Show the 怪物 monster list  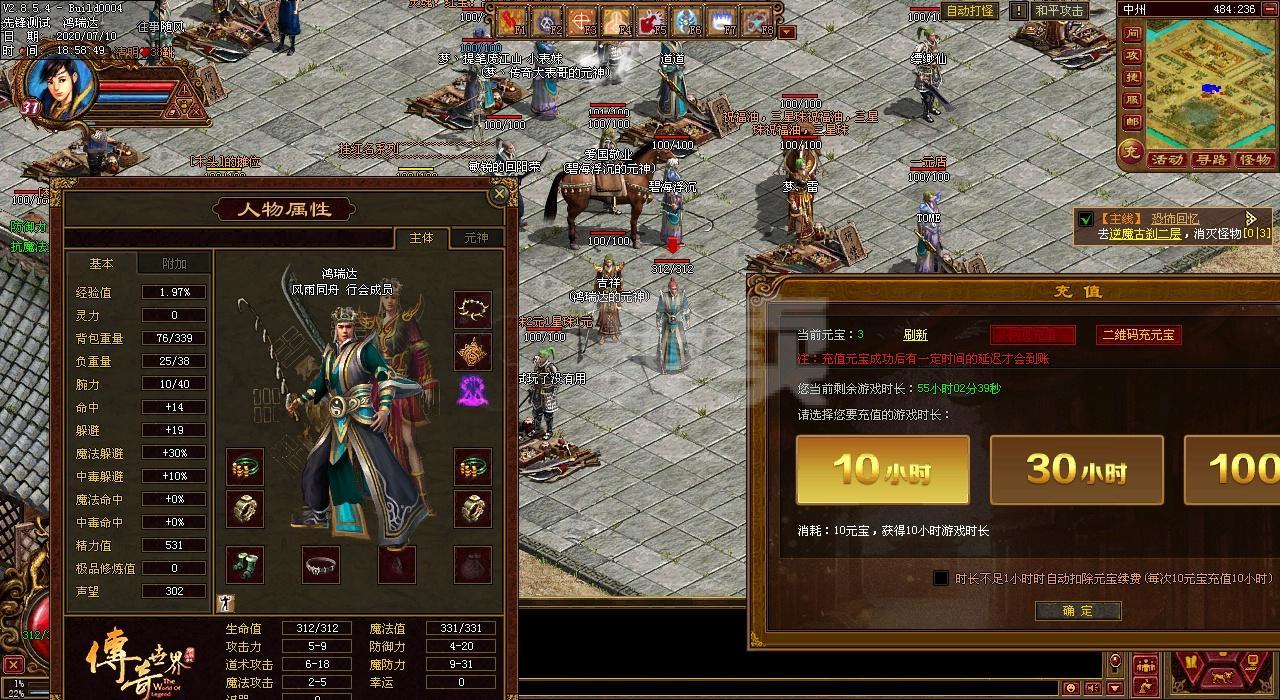pyautogui.click(x=1254, y=160)
